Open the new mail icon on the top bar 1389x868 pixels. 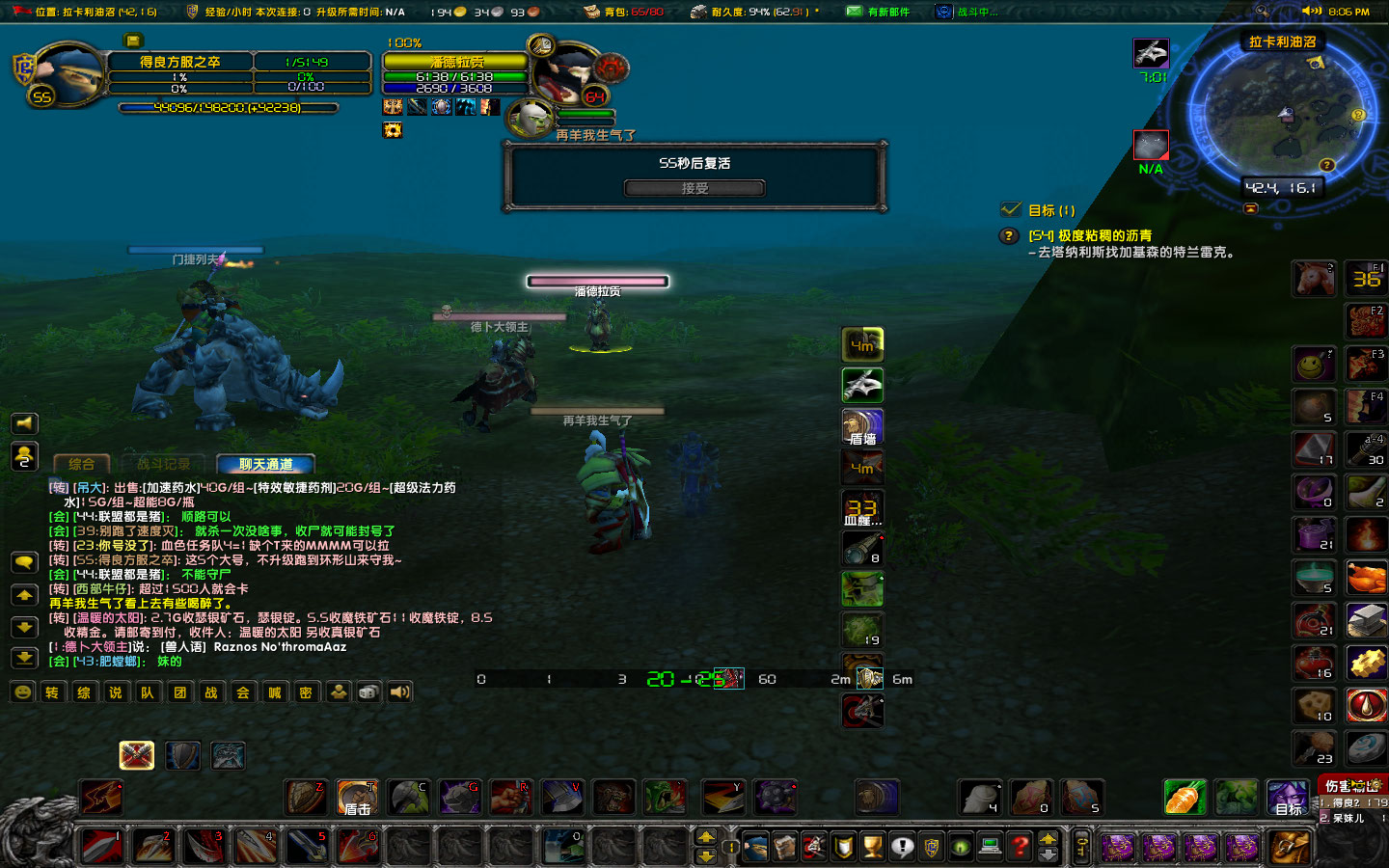point(854,12)
